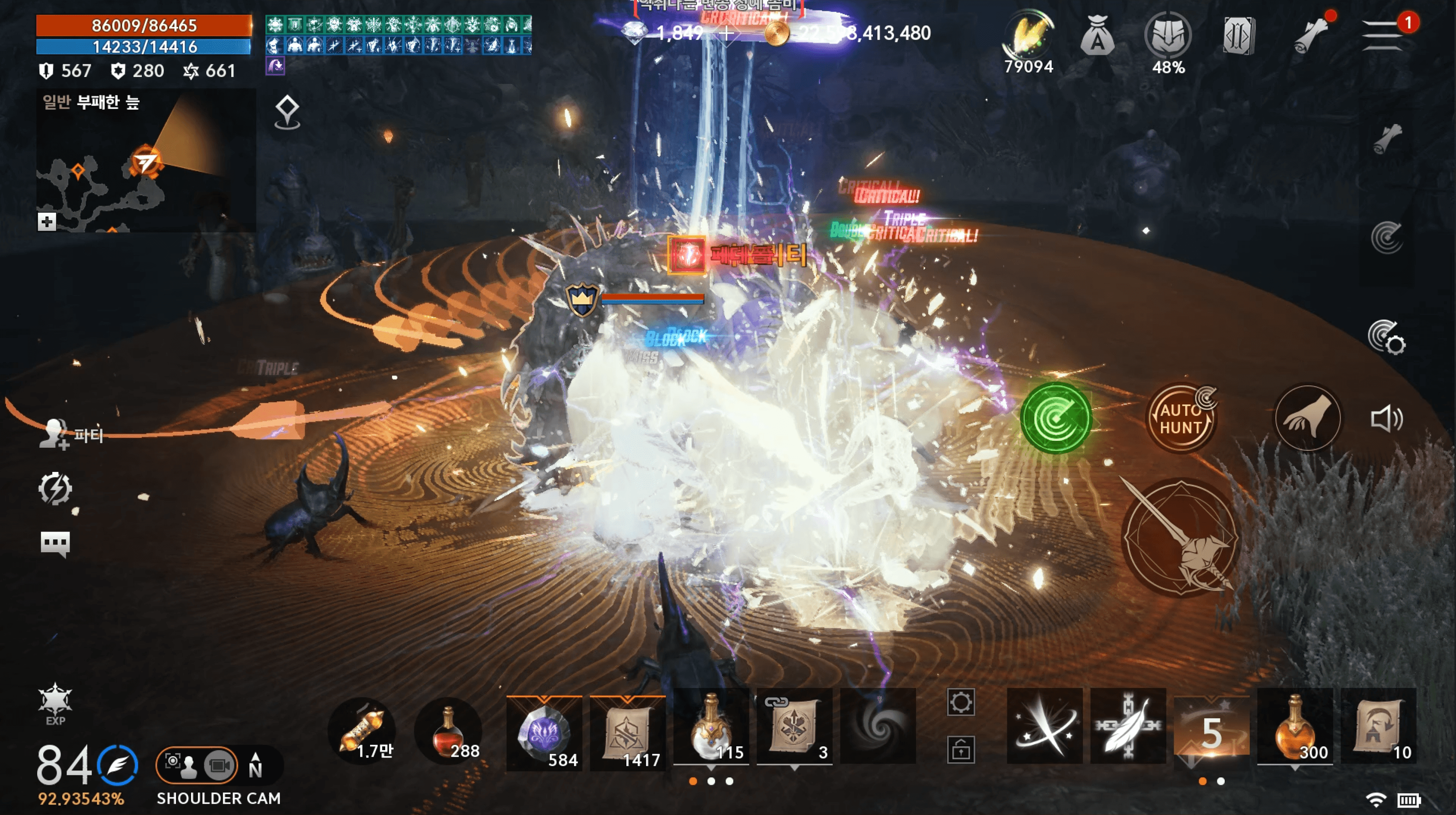Activate the green target scan button
Image resolution: width=1456 pixels, height=815 pixels.
click(1055, 418)
